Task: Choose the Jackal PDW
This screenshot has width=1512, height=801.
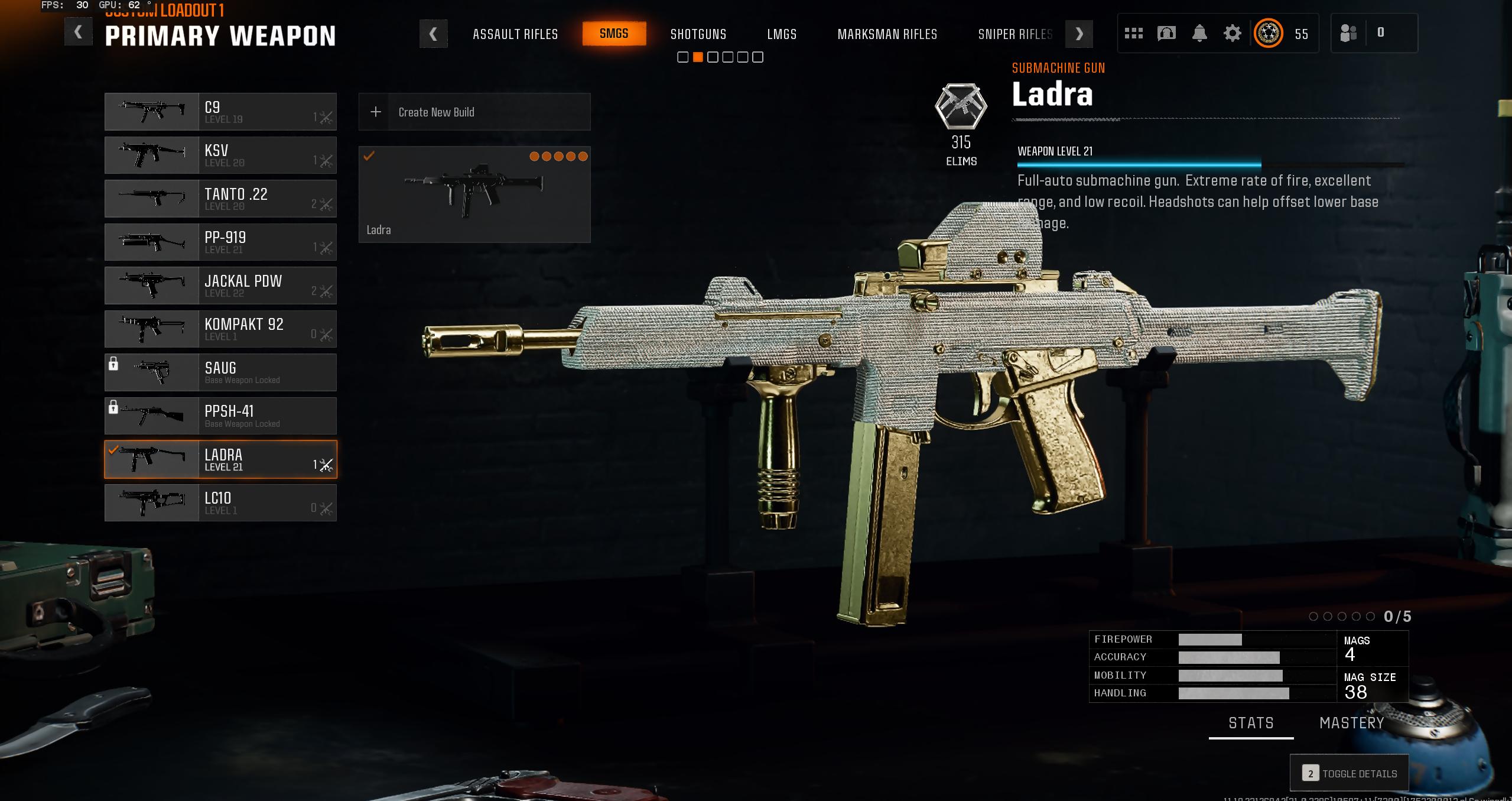Action: point(220,286)
